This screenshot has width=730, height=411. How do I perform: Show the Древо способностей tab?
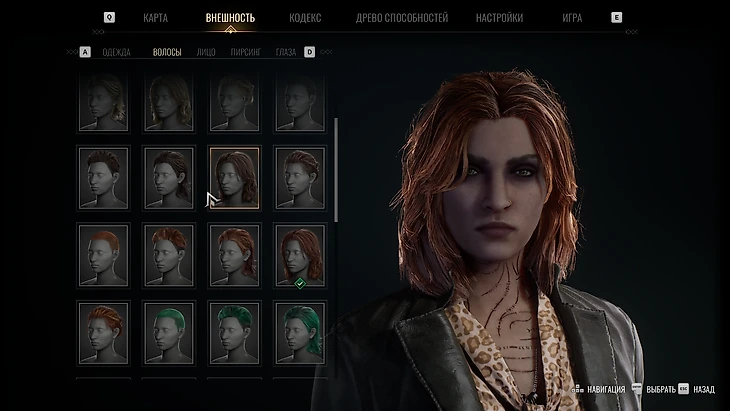click(402, 18)
